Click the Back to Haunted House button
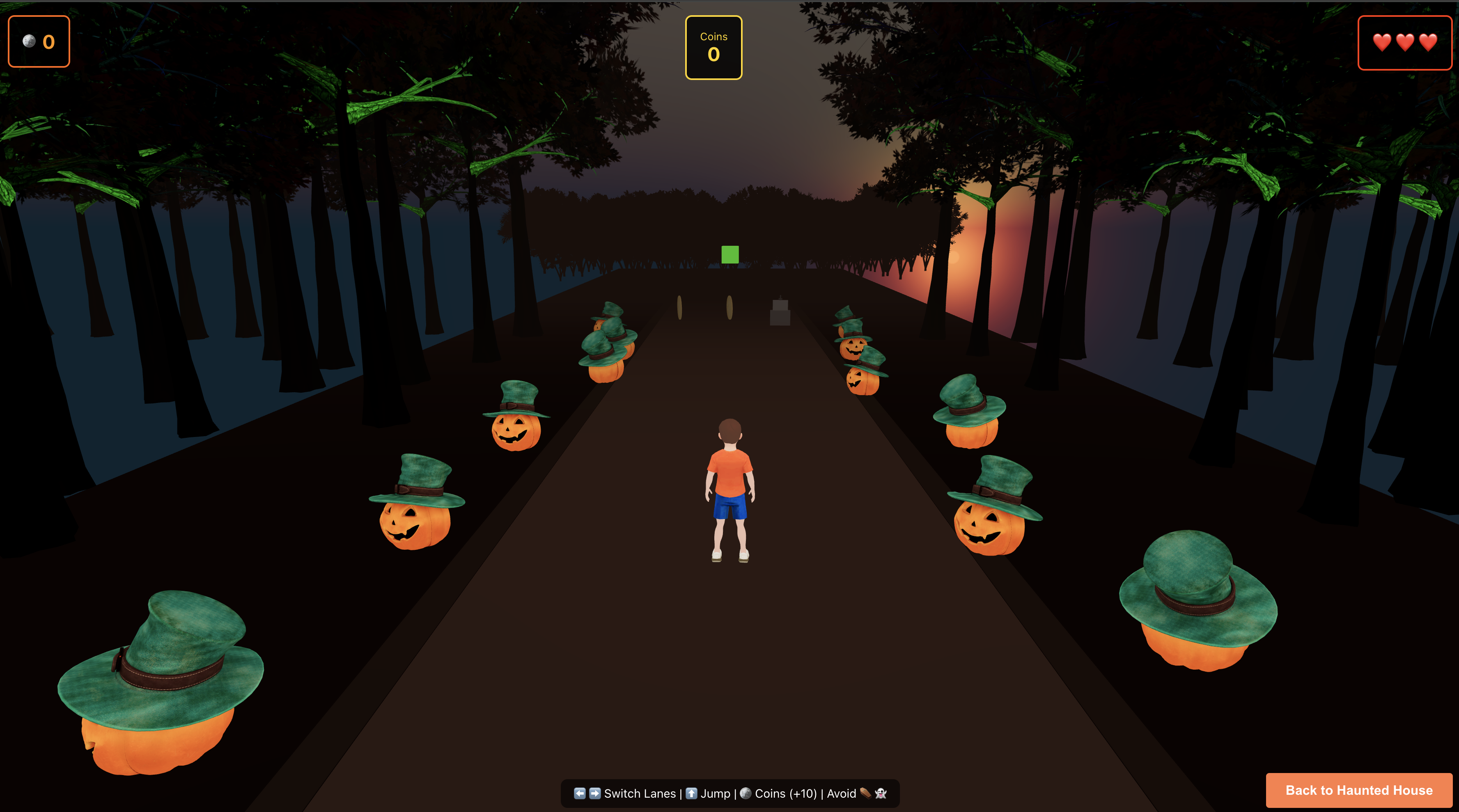 1359,790
